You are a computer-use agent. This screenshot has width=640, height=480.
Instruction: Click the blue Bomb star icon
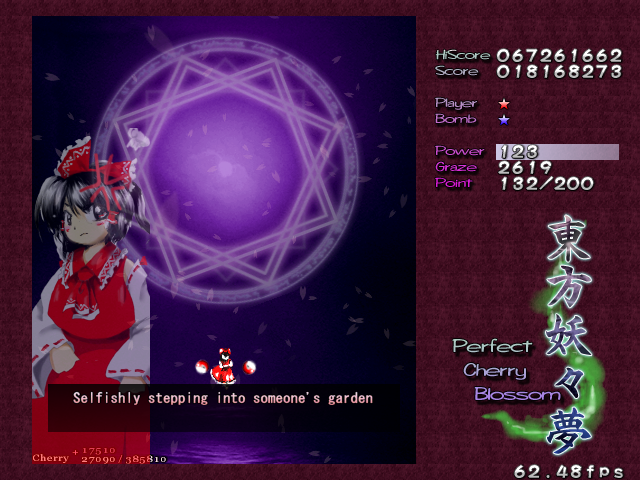pyautogui.click(x=504, y=120)
